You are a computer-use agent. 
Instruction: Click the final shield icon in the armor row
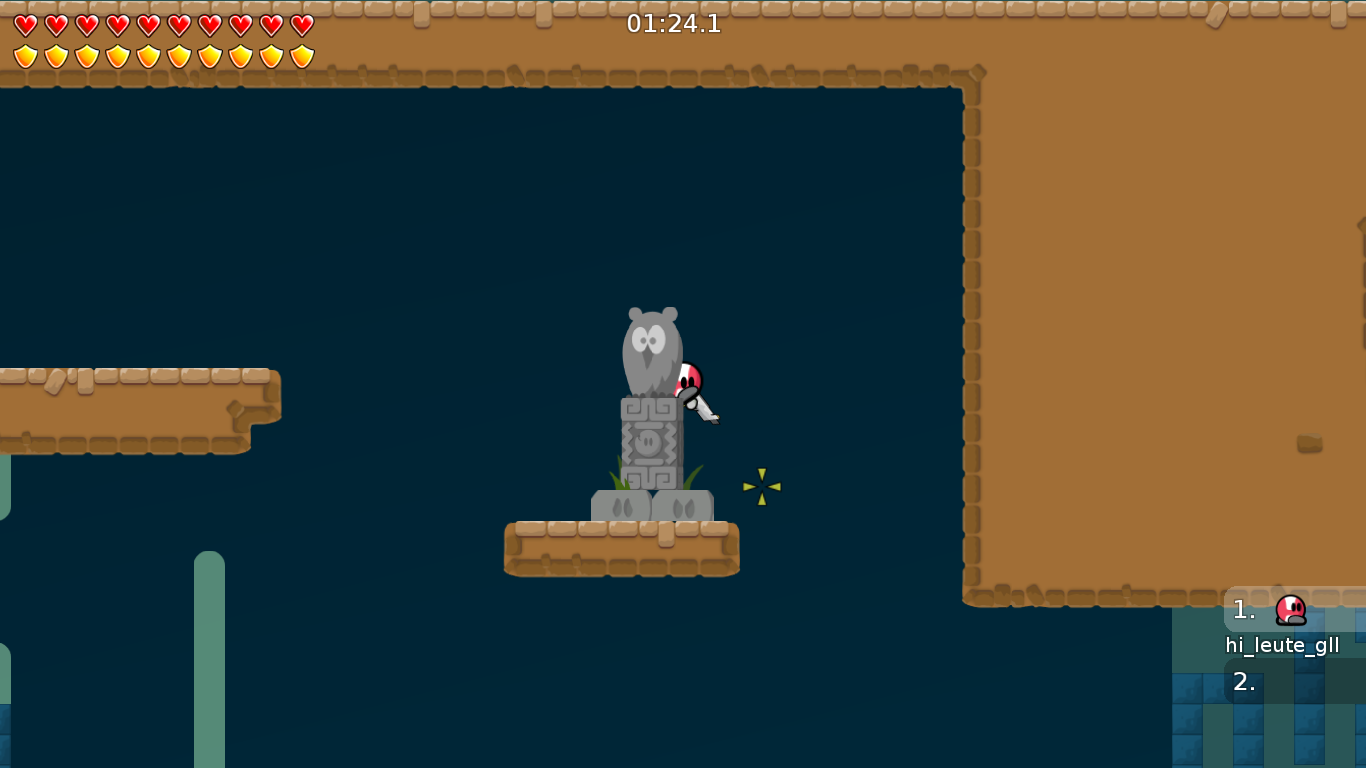tap(302, 56)
